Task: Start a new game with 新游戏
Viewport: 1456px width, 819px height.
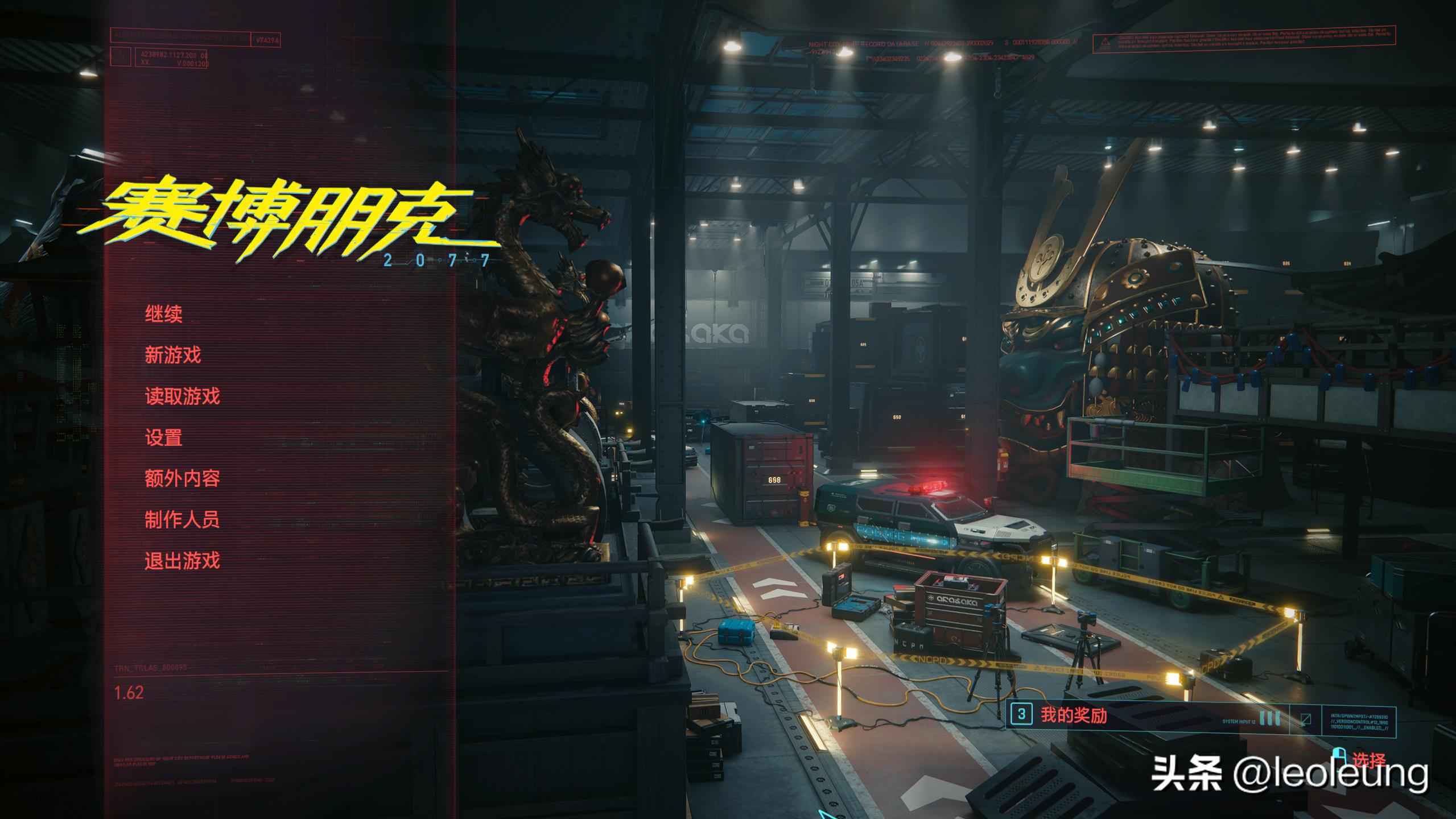Action: tap(172, 355)
